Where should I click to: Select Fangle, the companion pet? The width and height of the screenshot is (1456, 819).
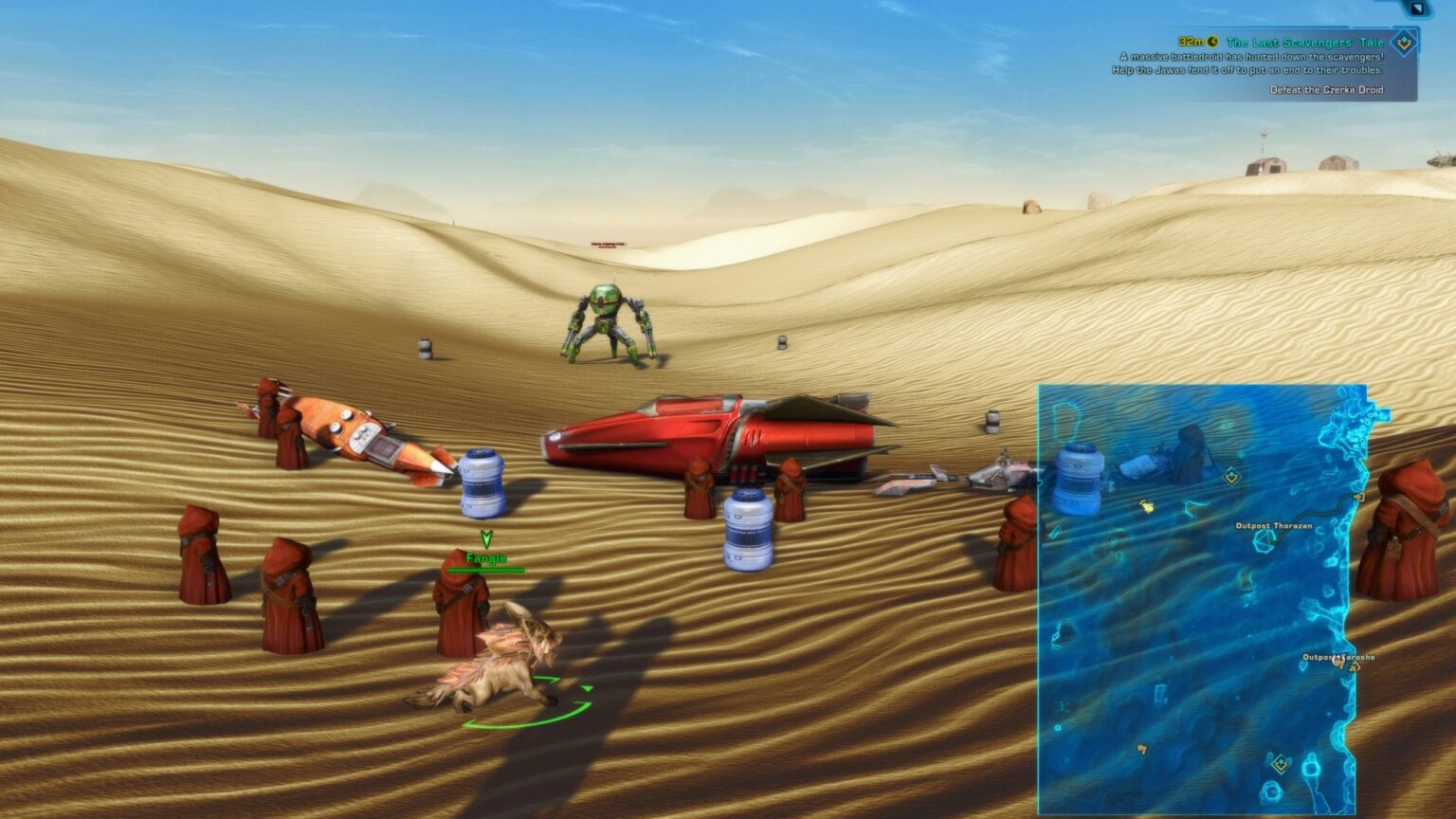tap(502, 664)
